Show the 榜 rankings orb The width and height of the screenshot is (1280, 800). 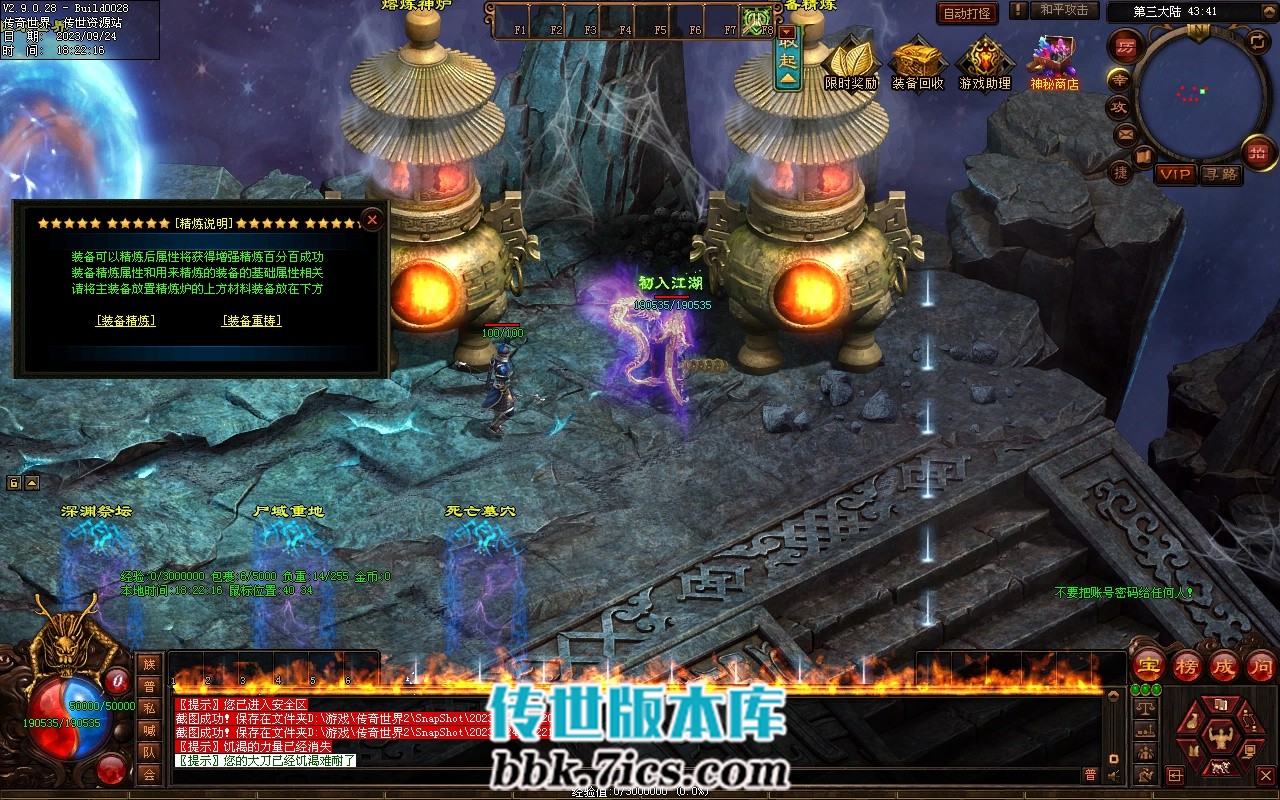(x=1187, y=665)
